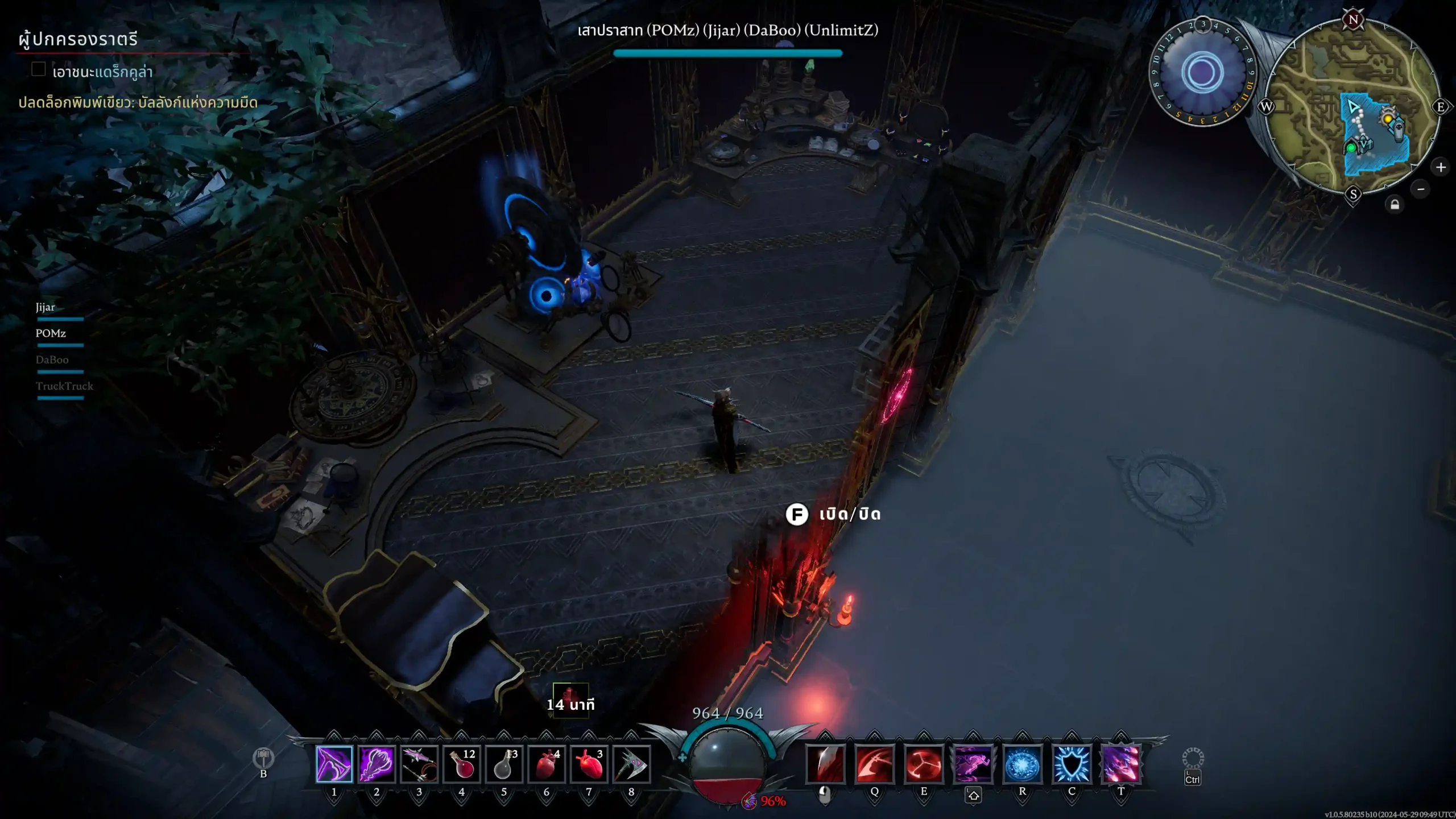This screenshot has height=819, width=1456.
Task: Activate the E red whirl weapon skill
Action: point(924,764)
